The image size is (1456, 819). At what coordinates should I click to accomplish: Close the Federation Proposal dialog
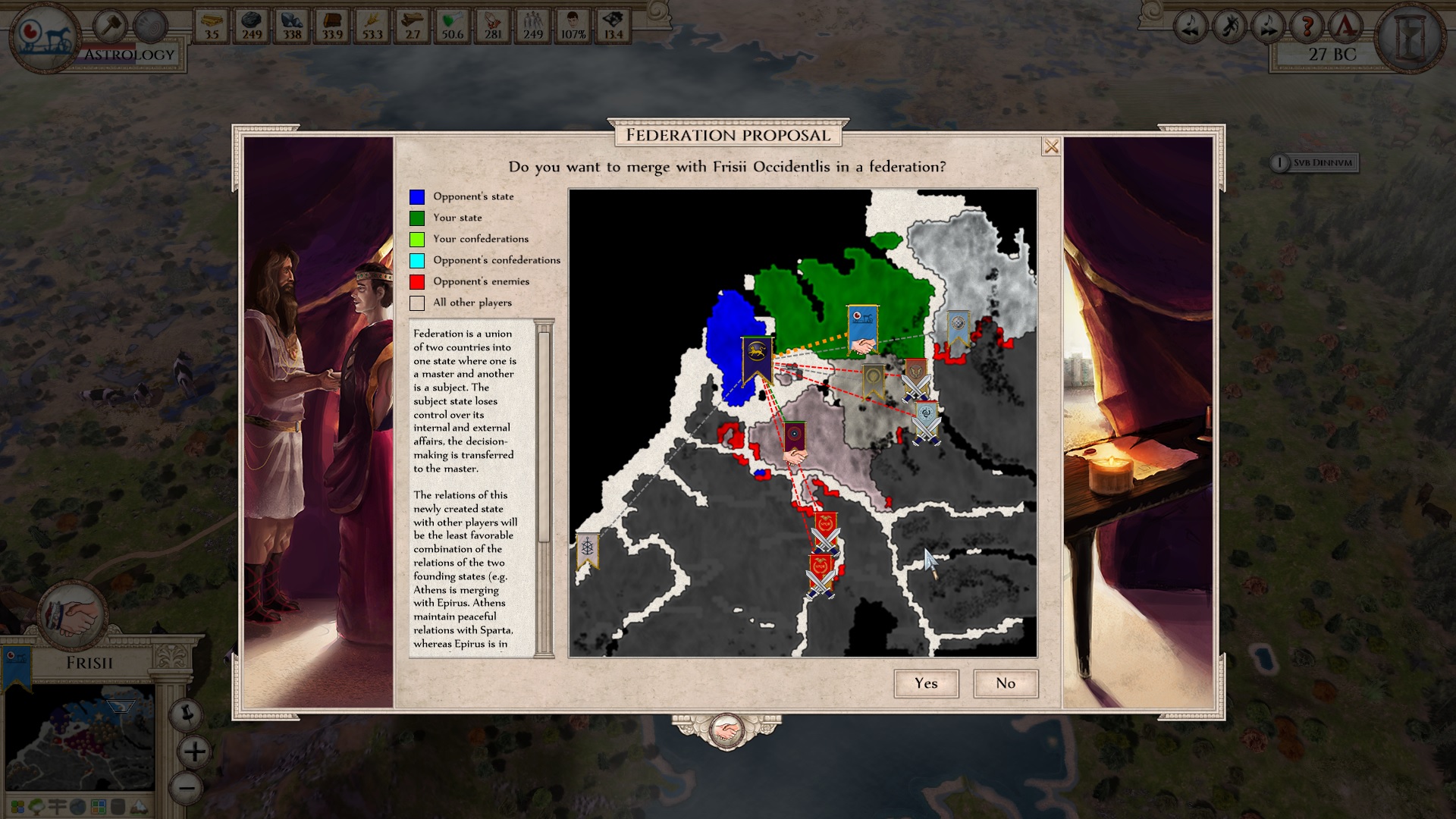click(x=1051, y=146)
